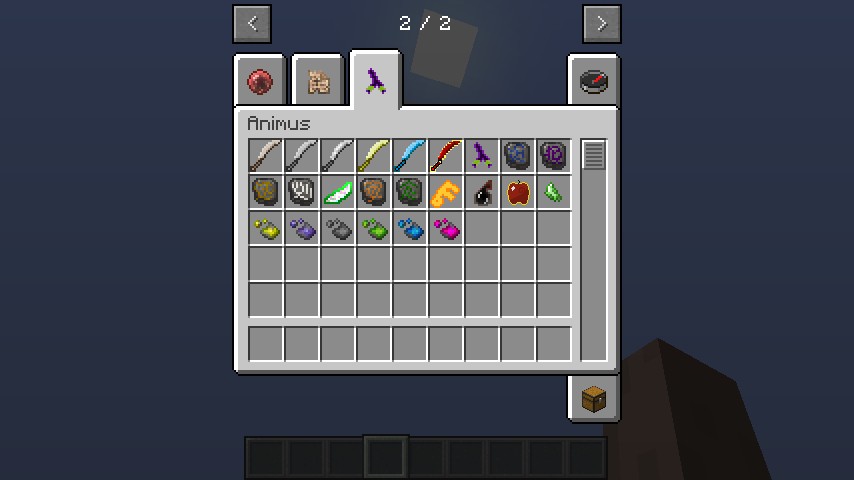The height and width of the screenshot is (480, 854).
Task: Open the compass search items tab
Action: tap(594, 81)
